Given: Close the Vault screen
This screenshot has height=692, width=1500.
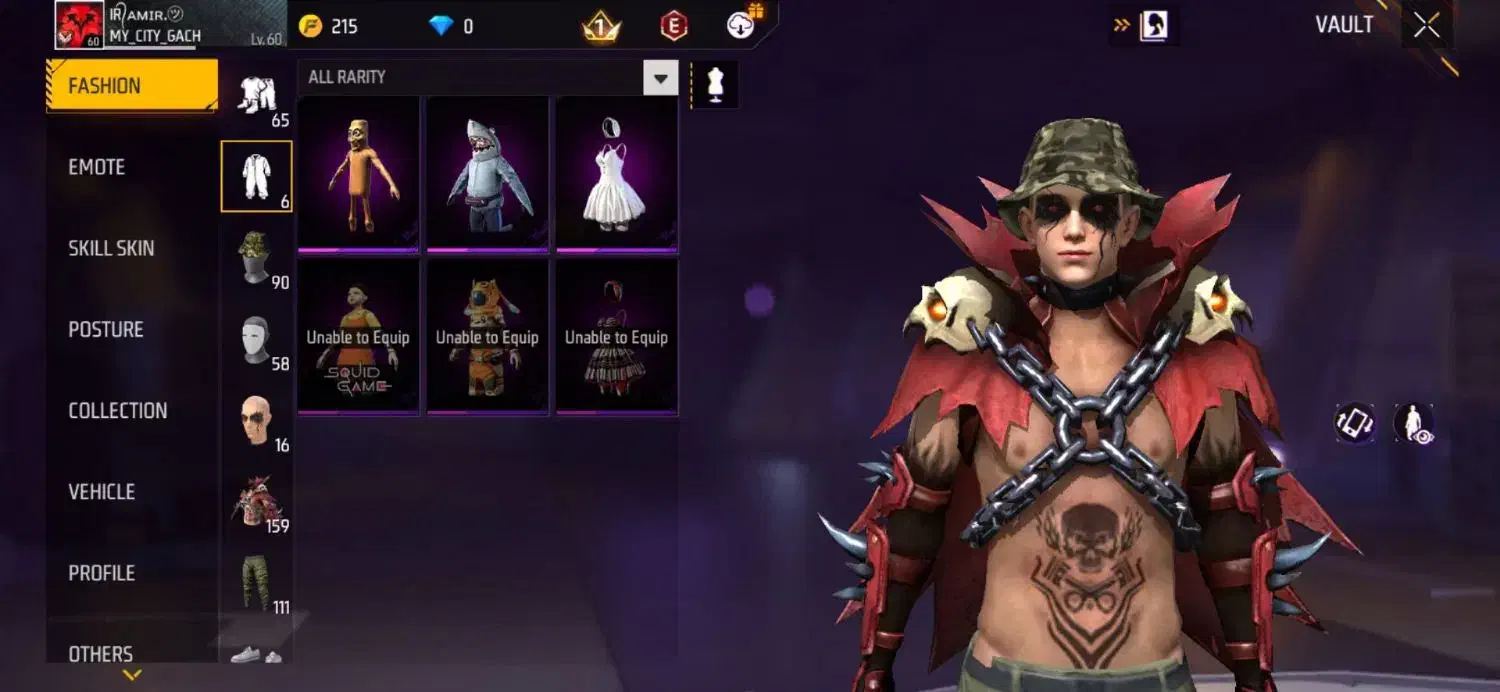Looking at the screenshot, I should 1427,26.
